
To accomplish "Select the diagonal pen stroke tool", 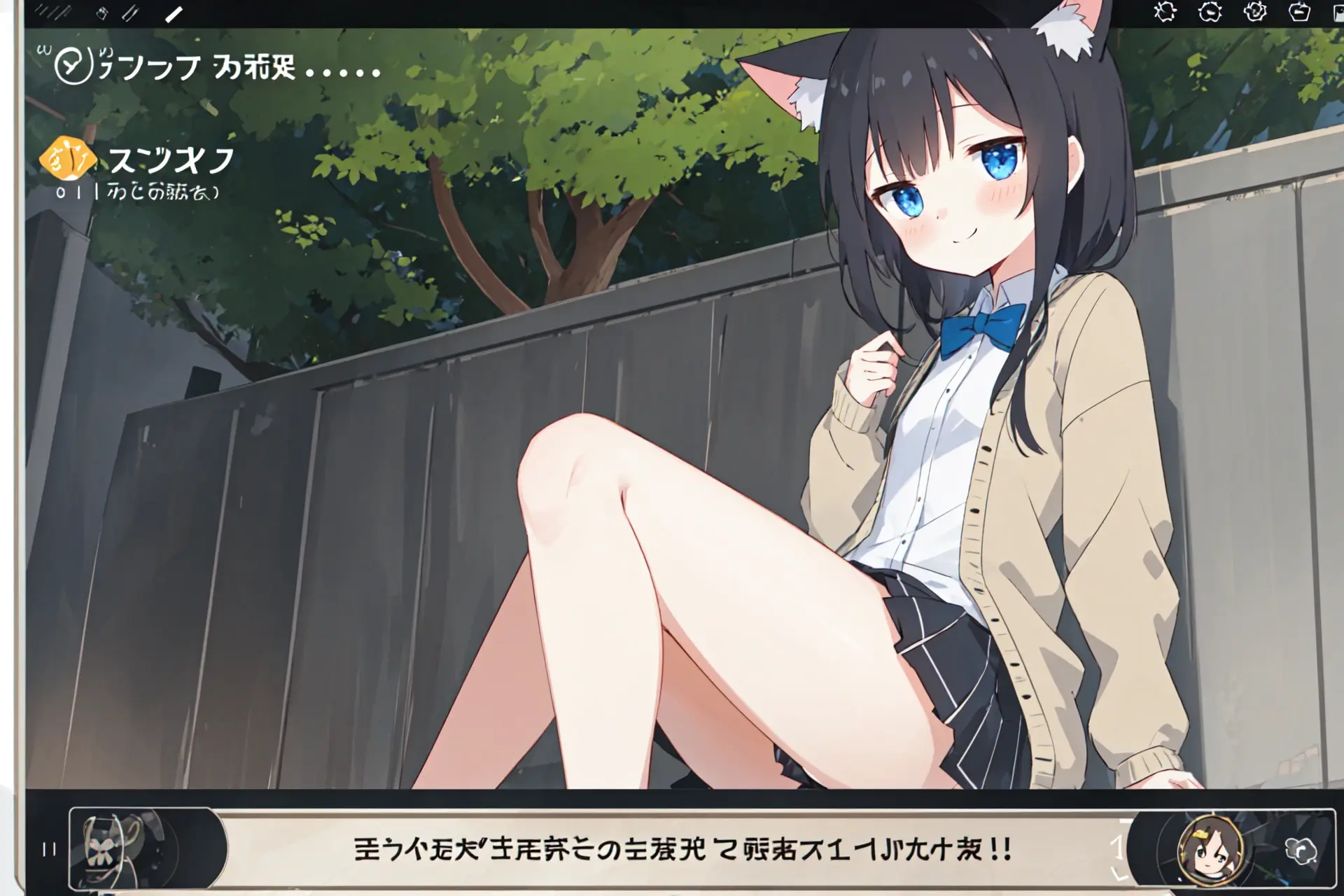I will [x=174, y=13].
